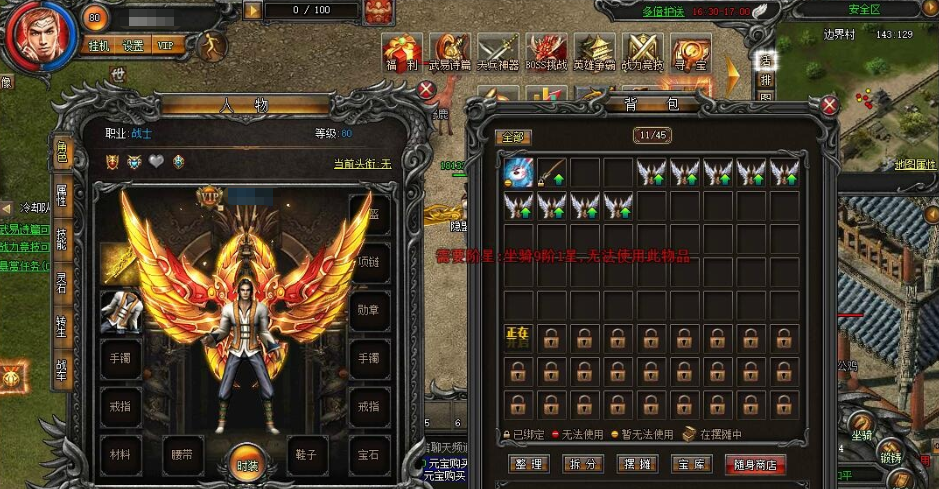The height and width of the screenshot is (489, 939).
Task: Select the blue rabbit mount item
Action: pyautogui.click(x=519, y=172)
